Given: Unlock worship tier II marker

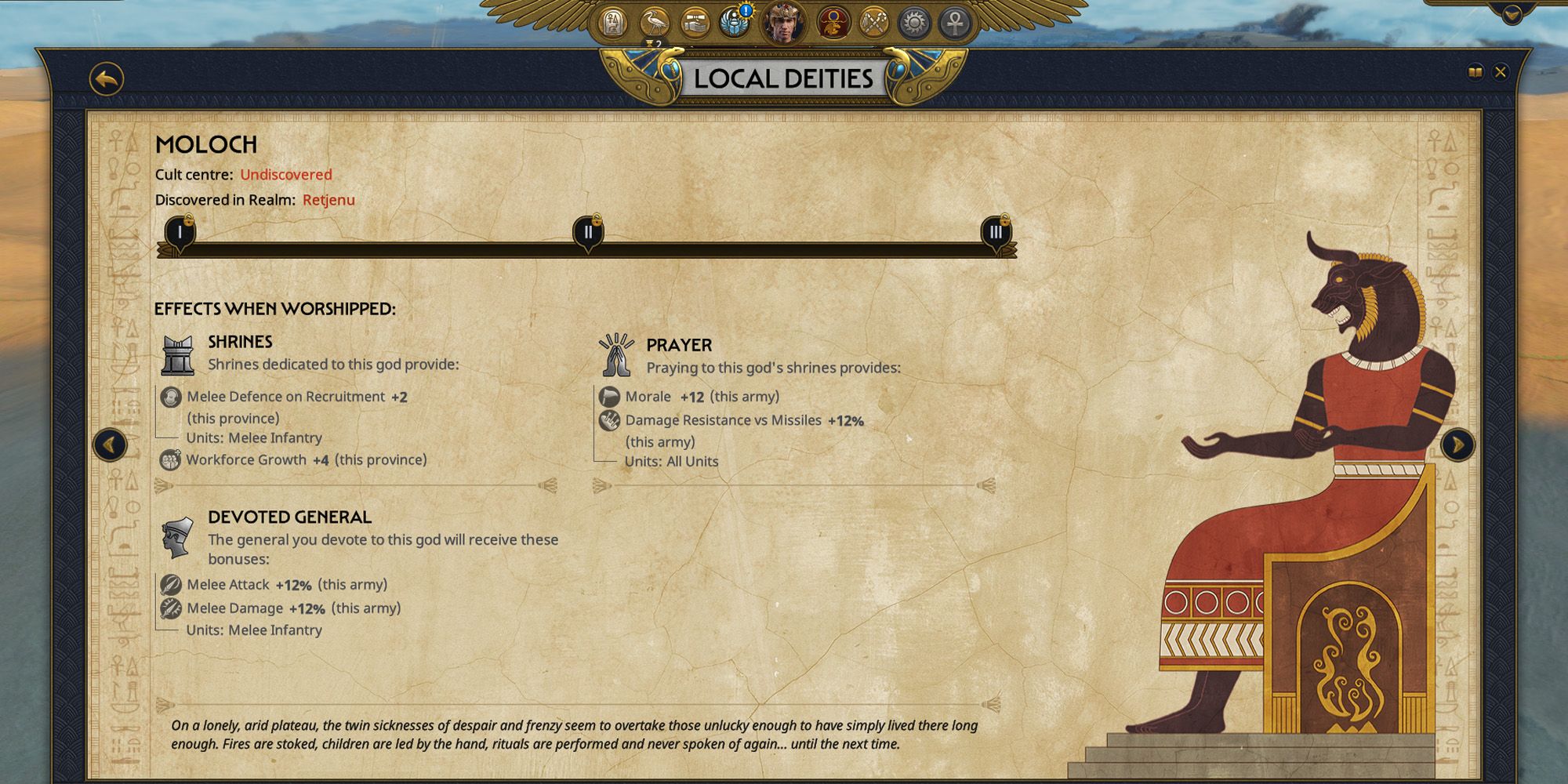Looking at the screenshot, I should point(589,232).
